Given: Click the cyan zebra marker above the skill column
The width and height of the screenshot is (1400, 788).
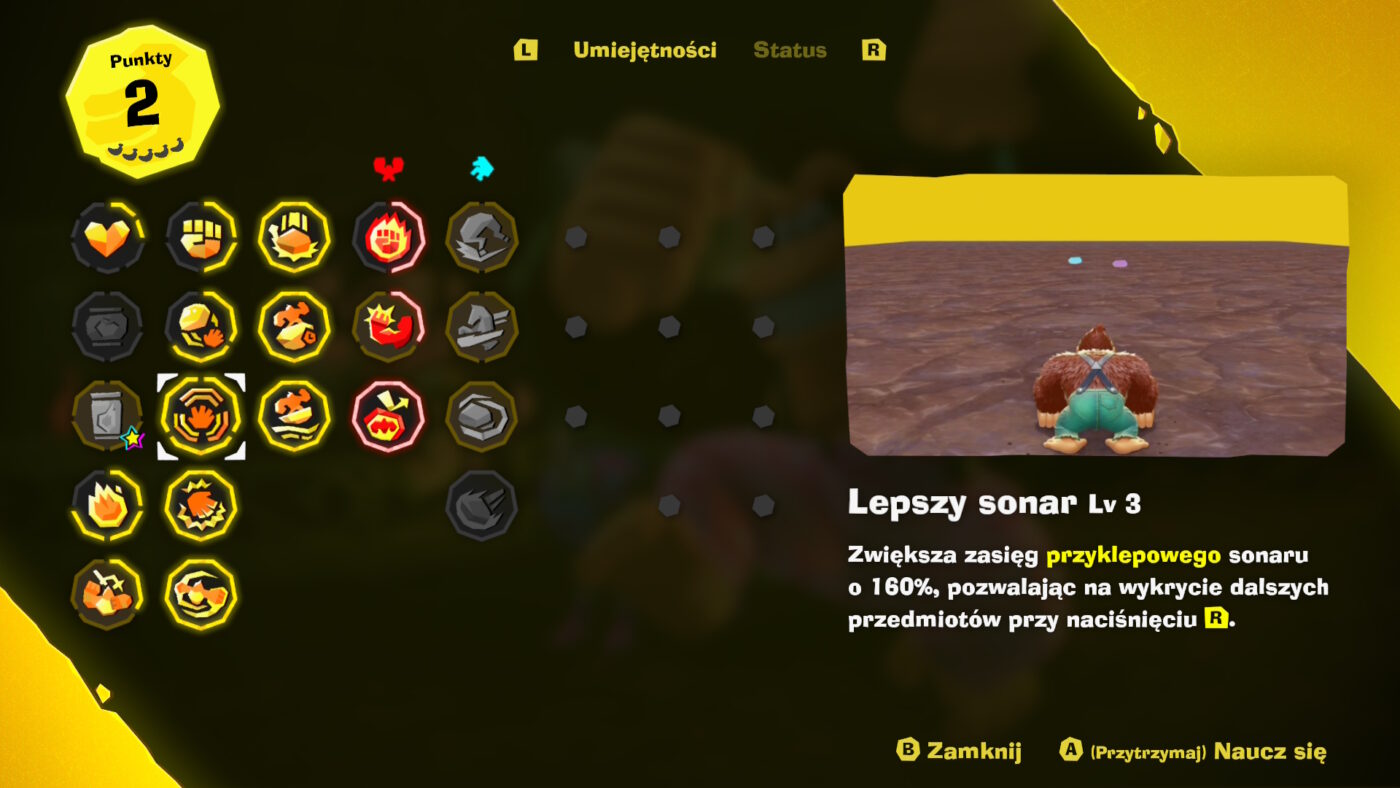Looking at the screenshot, I should (477, 168).
